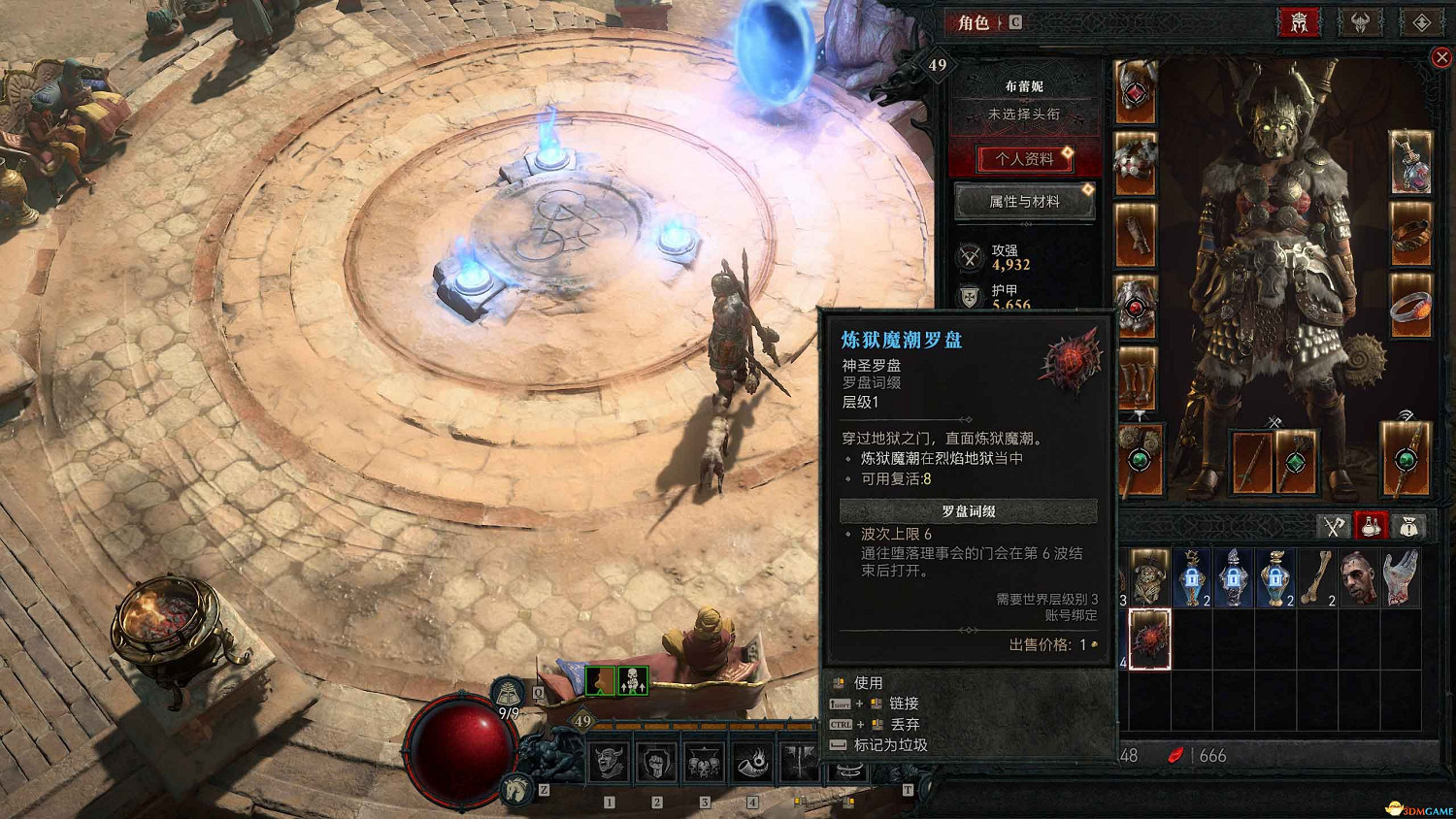This screenshot has height=819, width=1456.
Task: Select the horned-head skill in hotbar slot 1
Action: pyautogui.click(x=609, y=764)
